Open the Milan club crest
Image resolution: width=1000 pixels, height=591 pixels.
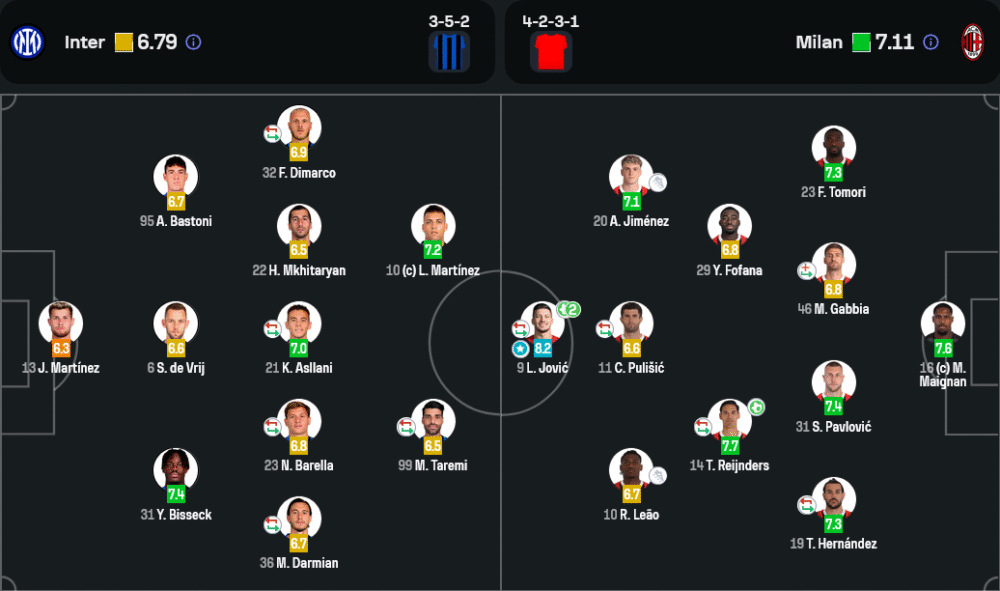[972, 42]
